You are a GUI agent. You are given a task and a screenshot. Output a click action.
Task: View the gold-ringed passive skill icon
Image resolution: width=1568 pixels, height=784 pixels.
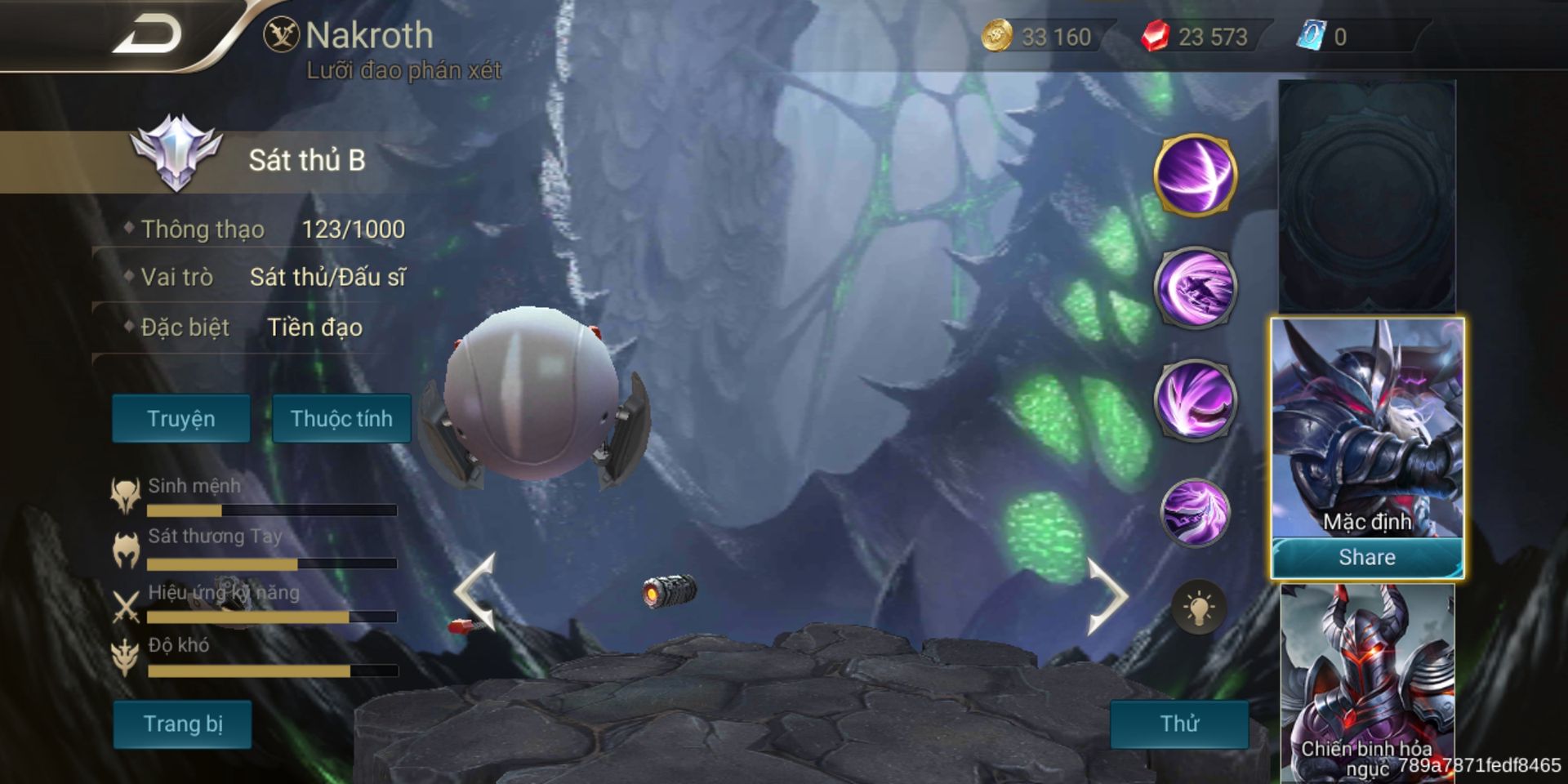(1195, 175)
